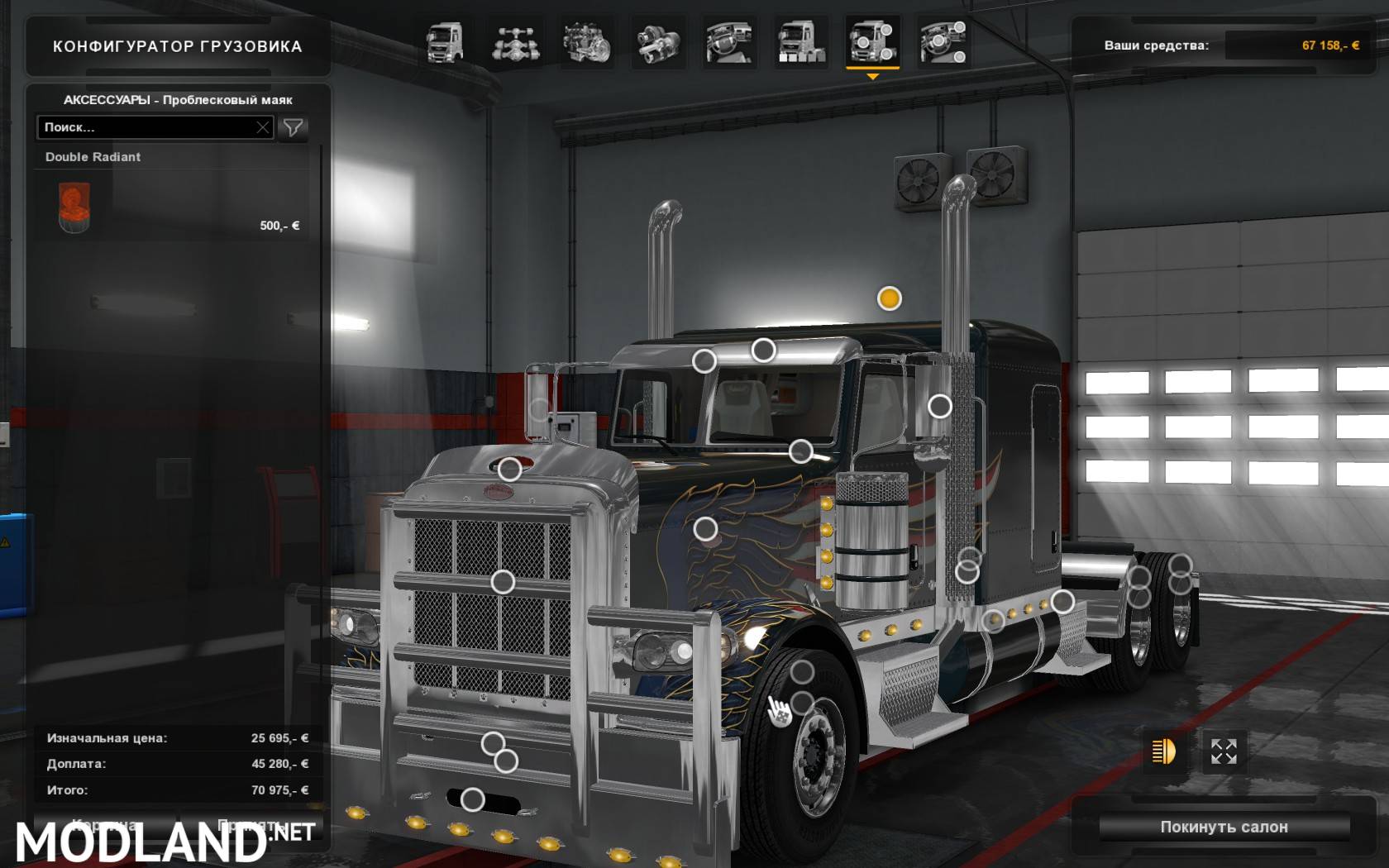1389x868 pixels.
Task: Select the yellow highlighted beacon accessory node
Action: click(x=890, y=298)
